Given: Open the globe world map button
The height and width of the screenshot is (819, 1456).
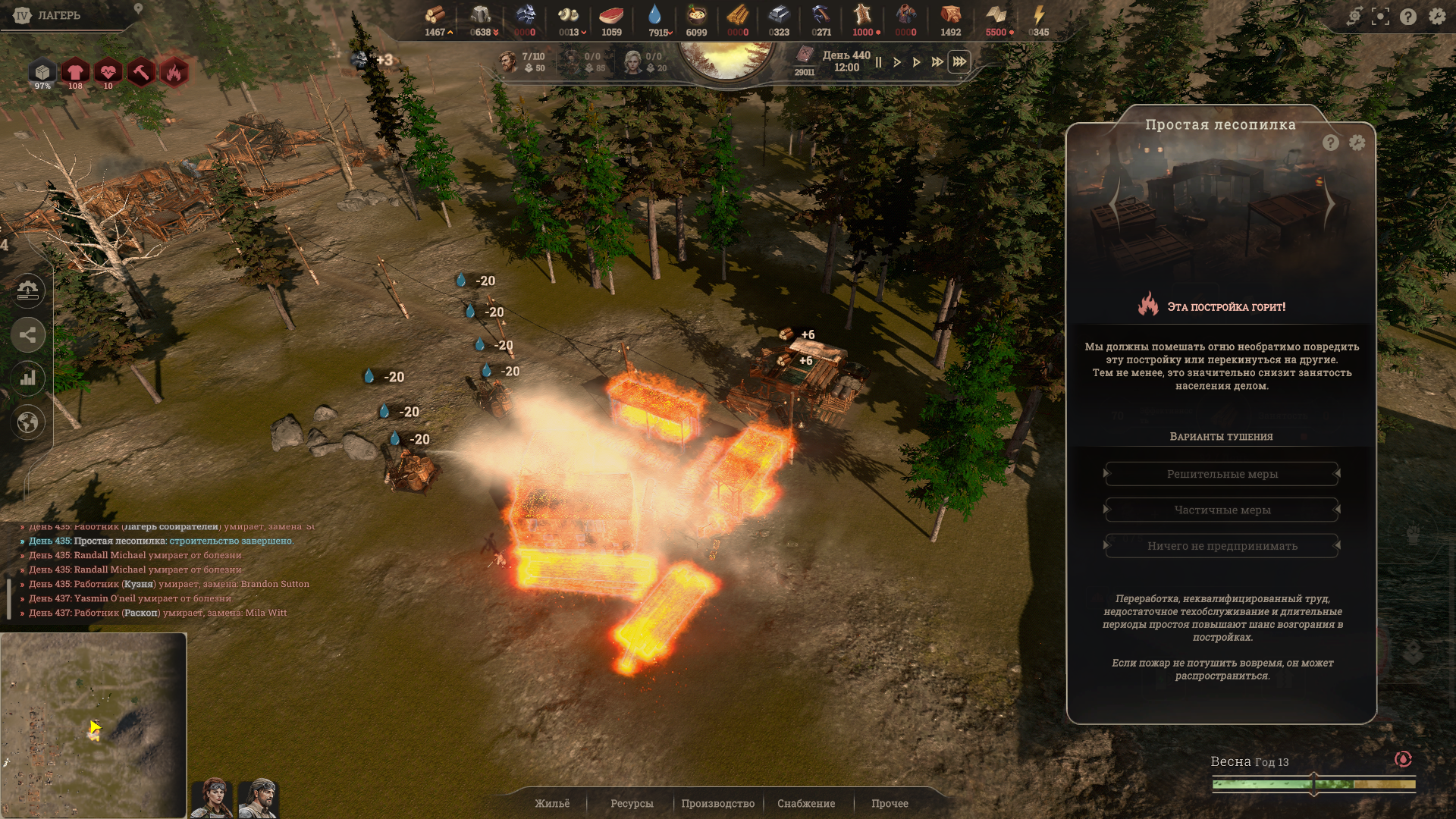Looking at the screenshot, I should click(x=28, y=422).
